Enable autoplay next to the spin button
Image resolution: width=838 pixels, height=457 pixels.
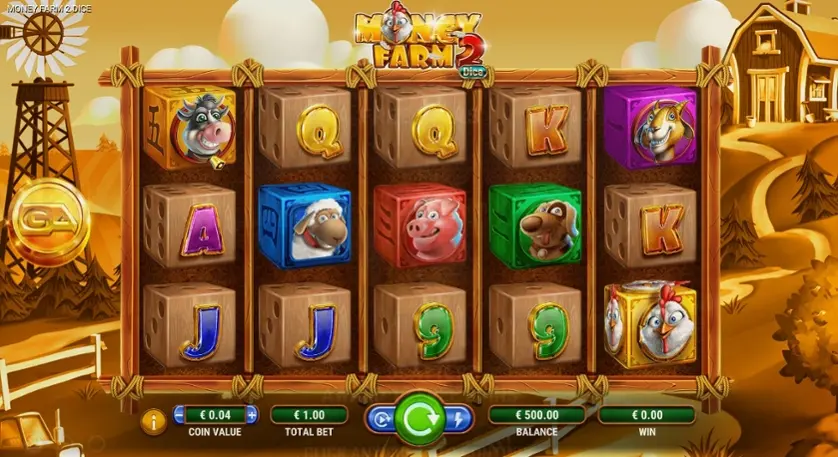point(380,420)
